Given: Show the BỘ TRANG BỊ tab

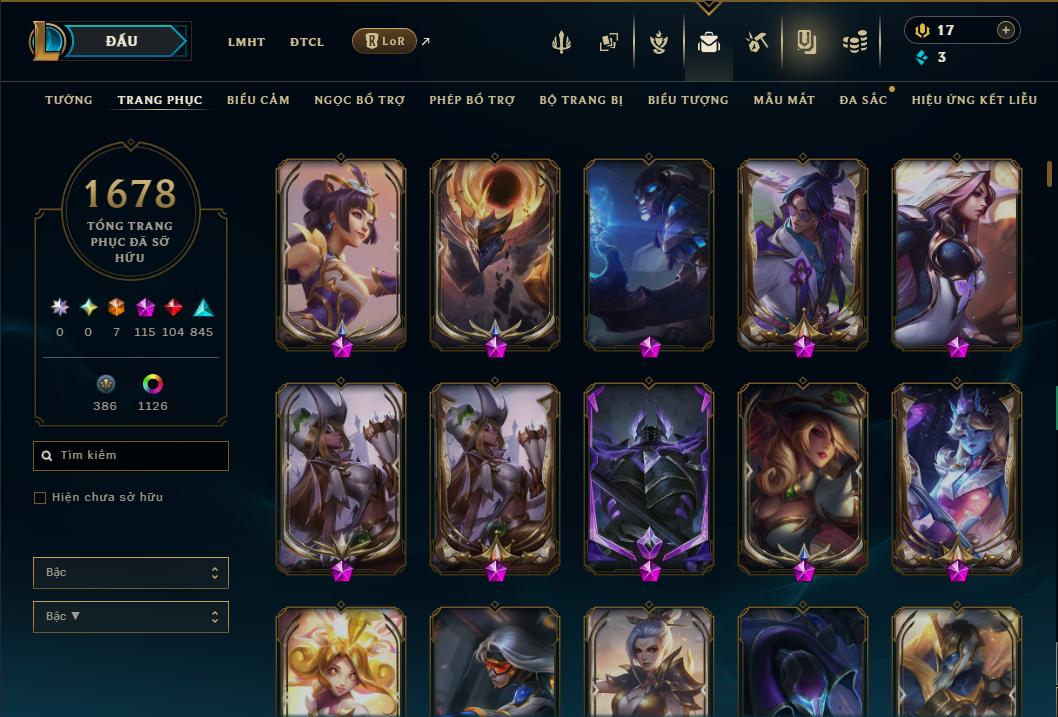Looking at the screenshot, I should 581,100.
